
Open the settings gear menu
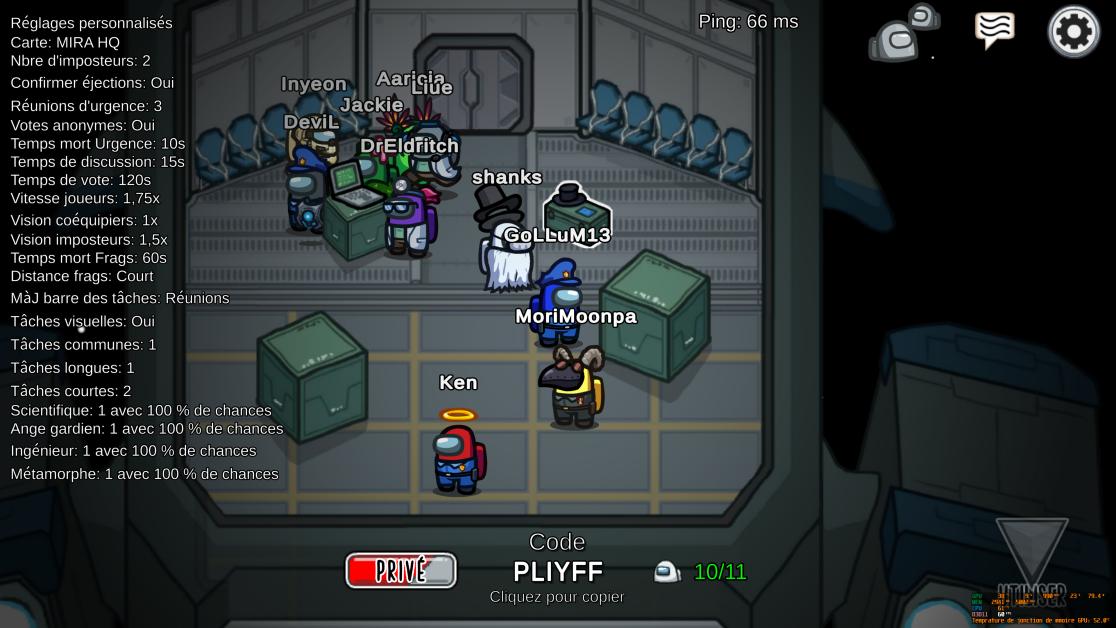click(1073, 32)
